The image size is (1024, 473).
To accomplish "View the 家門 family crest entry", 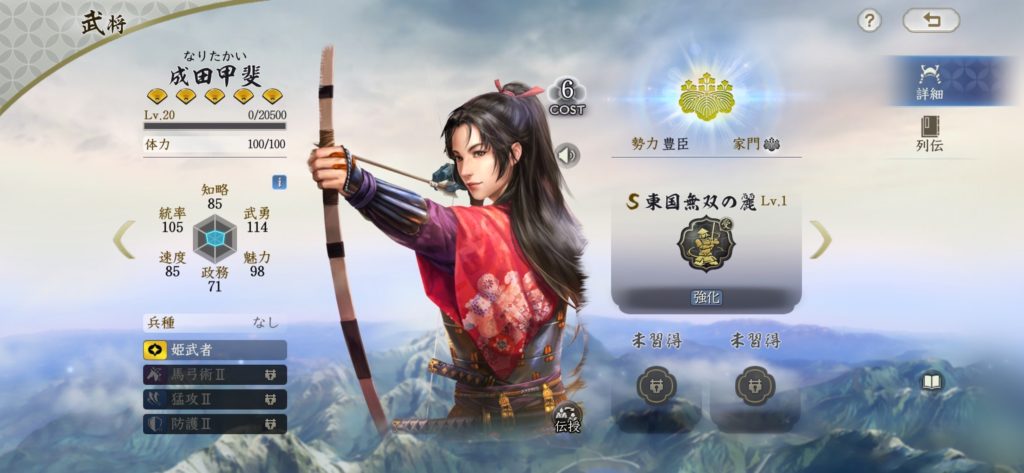I will coord(757,144).
